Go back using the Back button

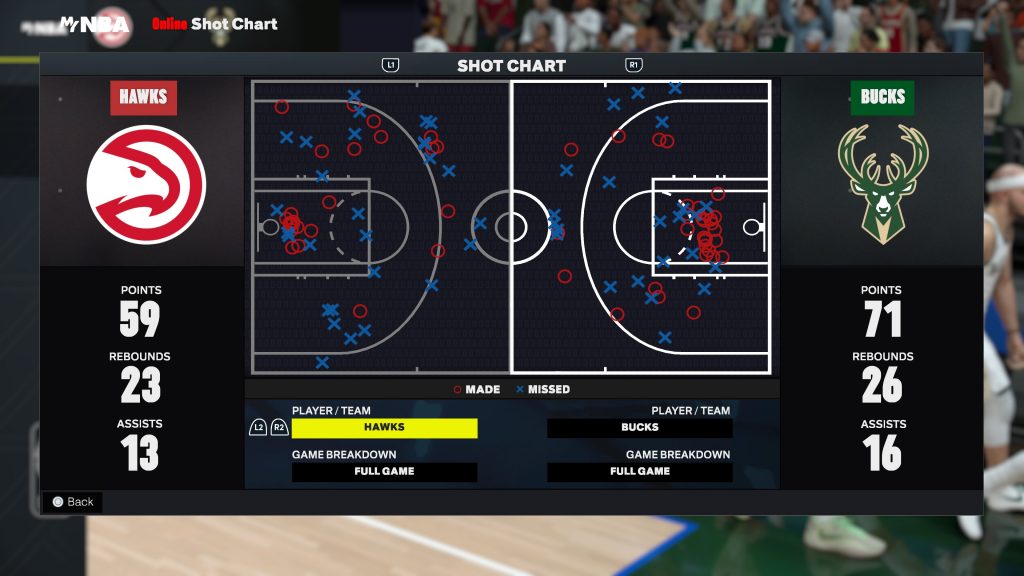pyautogui.click(x=73, y=502)
